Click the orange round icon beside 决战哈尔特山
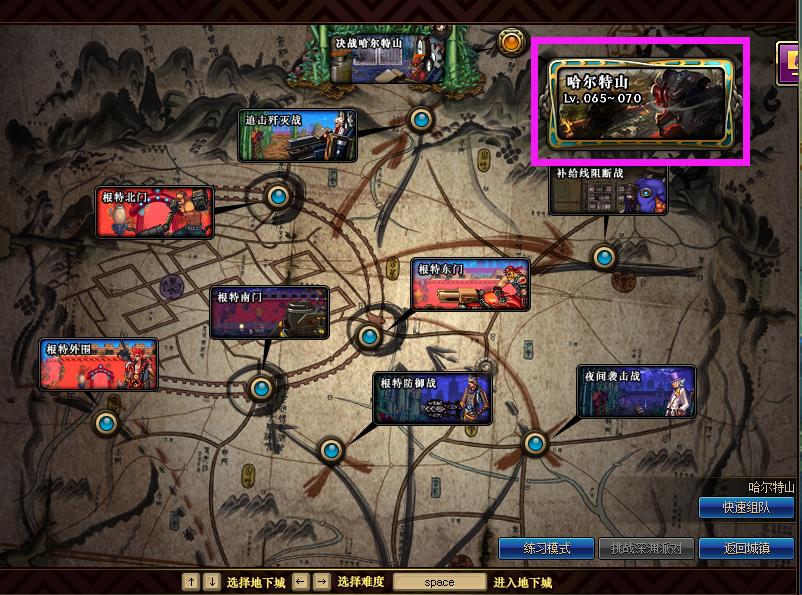The image size is (802, 595). (x=511, y=42)
